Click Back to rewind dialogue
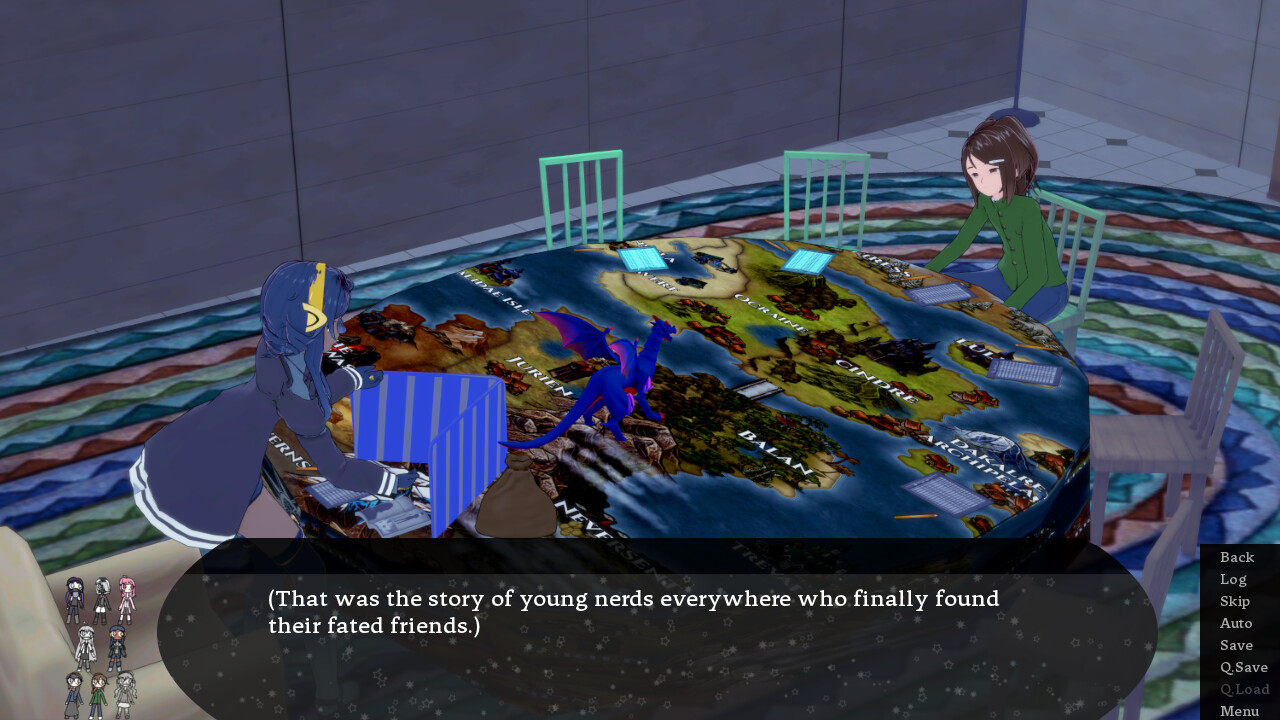The height and width of the screenshot is (720, 1280). [x=1236, y=557]
